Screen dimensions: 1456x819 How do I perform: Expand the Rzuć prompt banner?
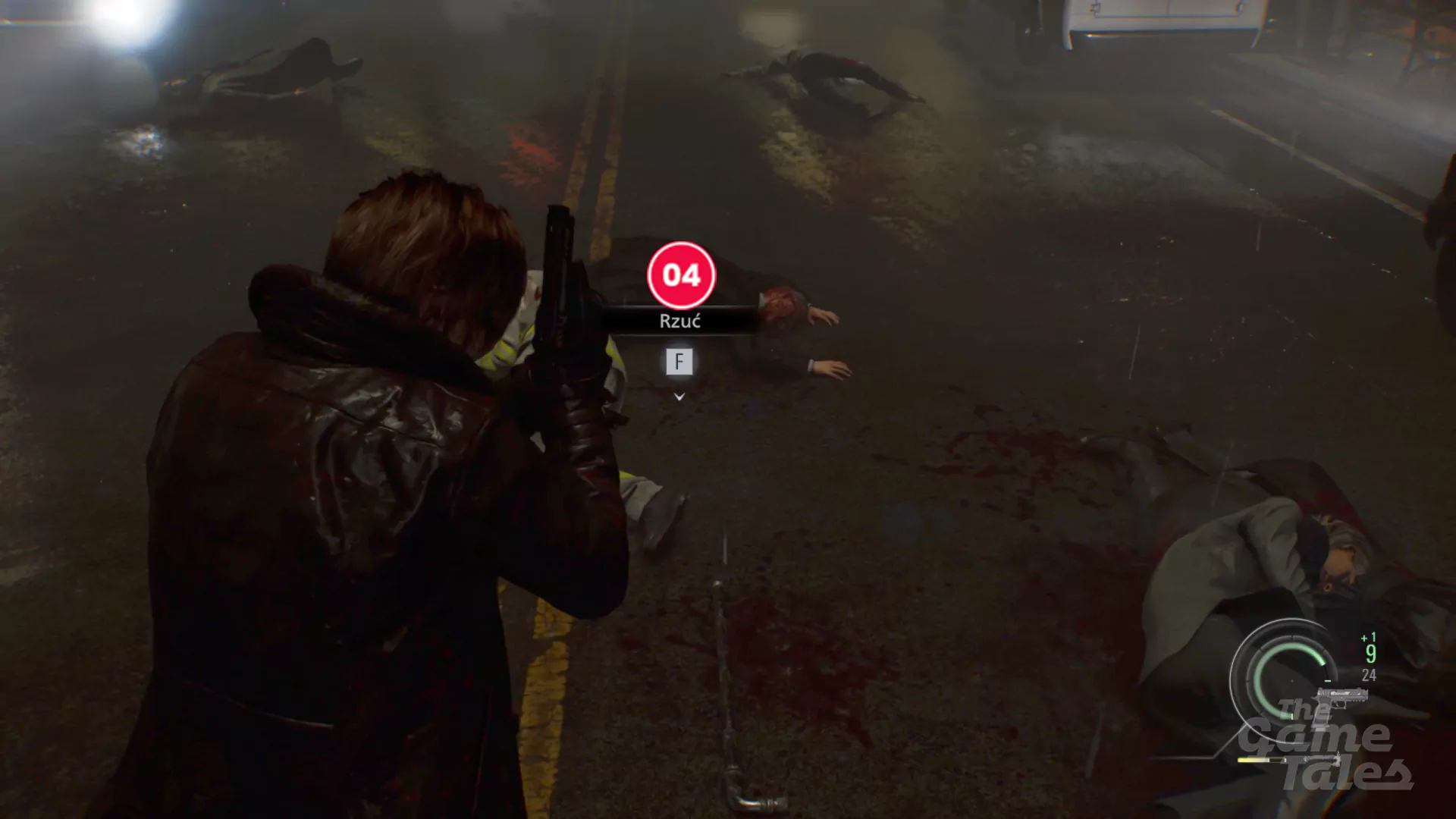(680, 320)
